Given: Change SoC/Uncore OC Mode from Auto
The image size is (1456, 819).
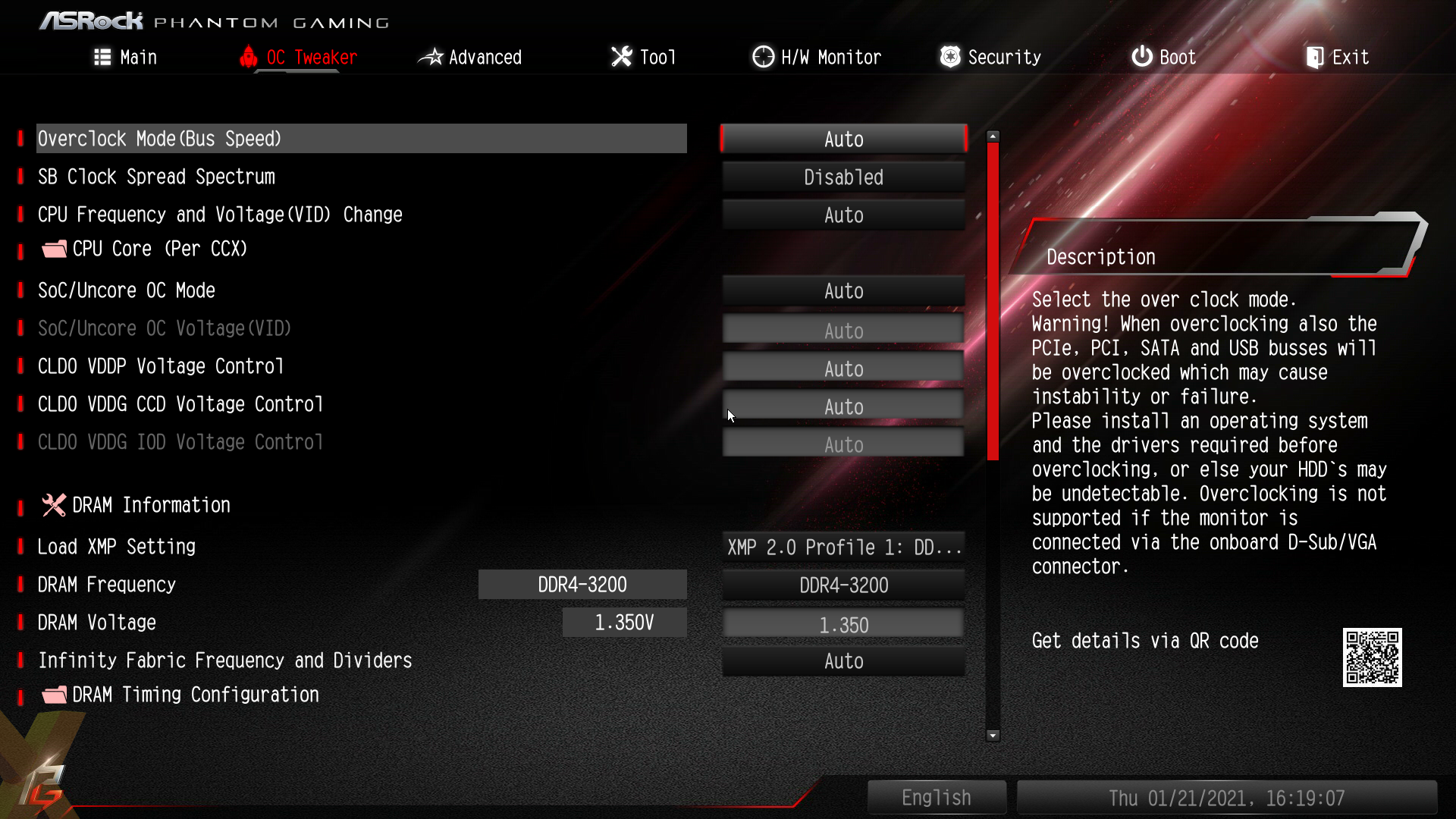Looking at the screenshot, I should pos(843,290).
